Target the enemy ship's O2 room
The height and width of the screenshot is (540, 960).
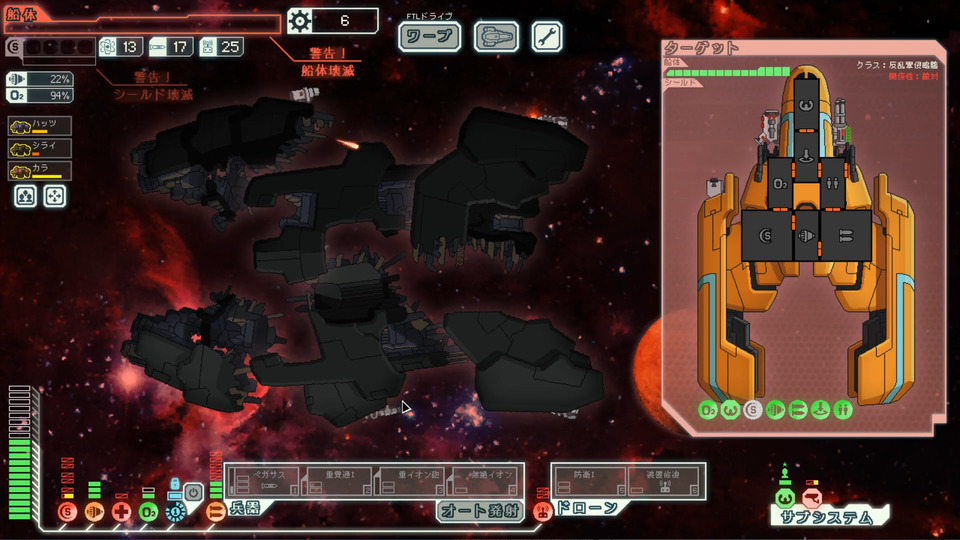point(782,184)
